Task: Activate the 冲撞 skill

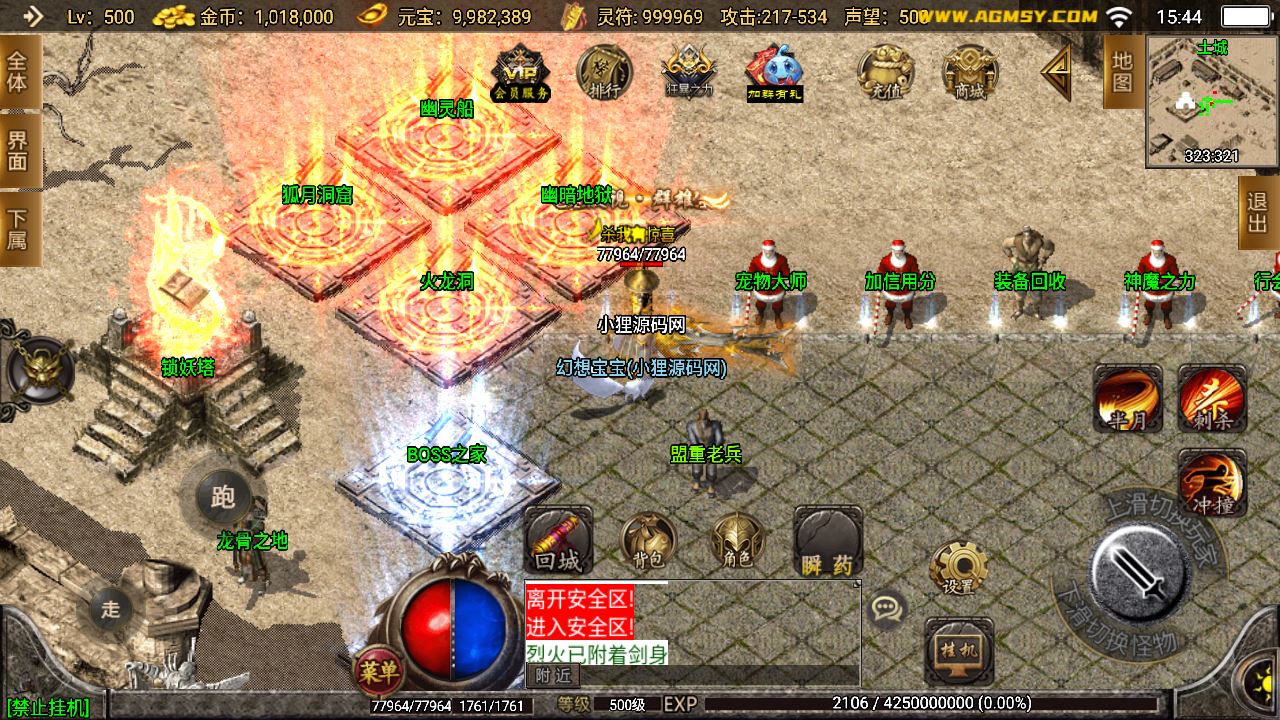Action: click(1211, 482)
